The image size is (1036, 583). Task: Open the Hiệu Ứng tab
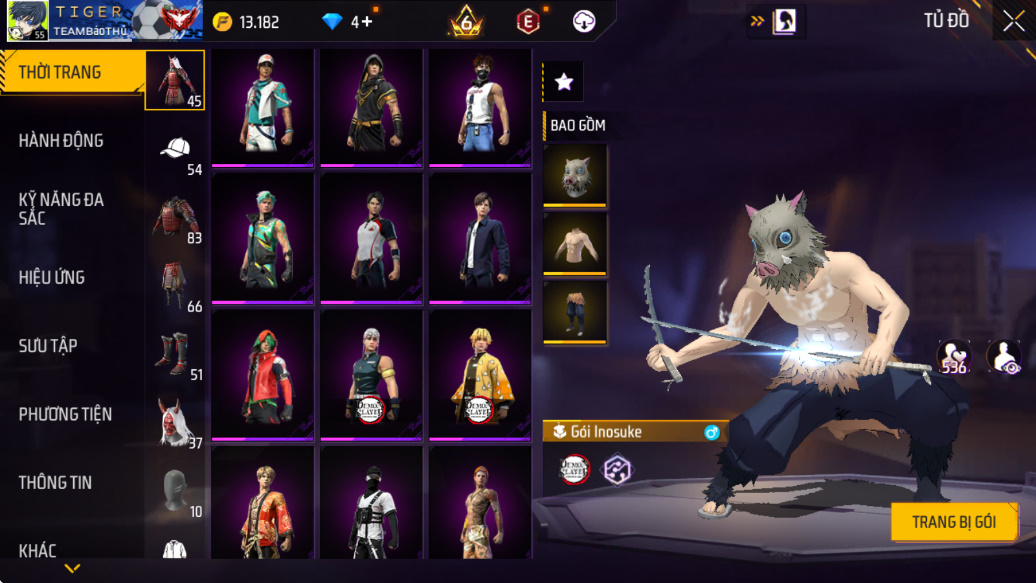51,277
